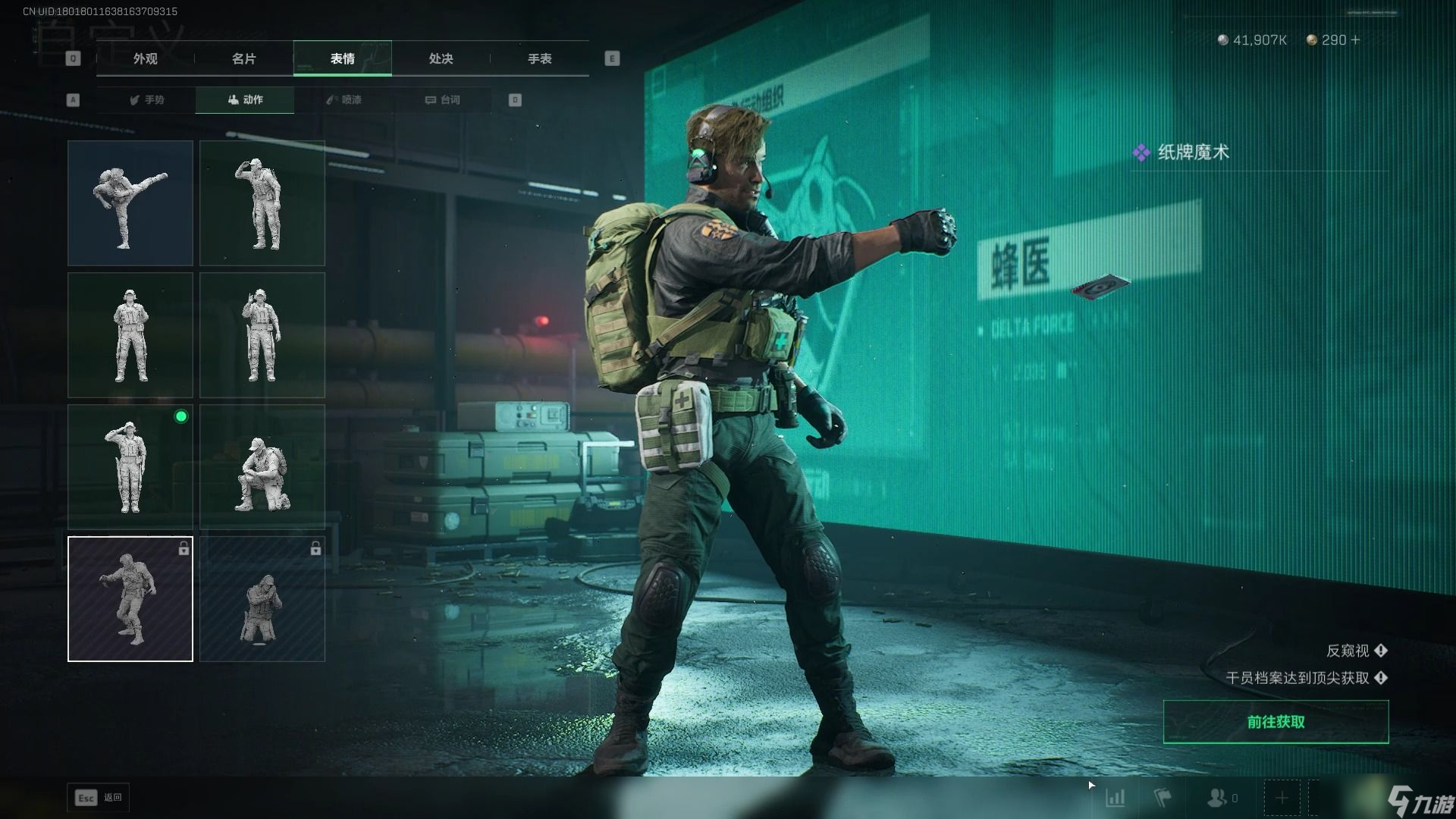This screenshot has width=1456, height=819.
Task: Choose the locked crouching emote tile
Action: [x=262, y=599]
